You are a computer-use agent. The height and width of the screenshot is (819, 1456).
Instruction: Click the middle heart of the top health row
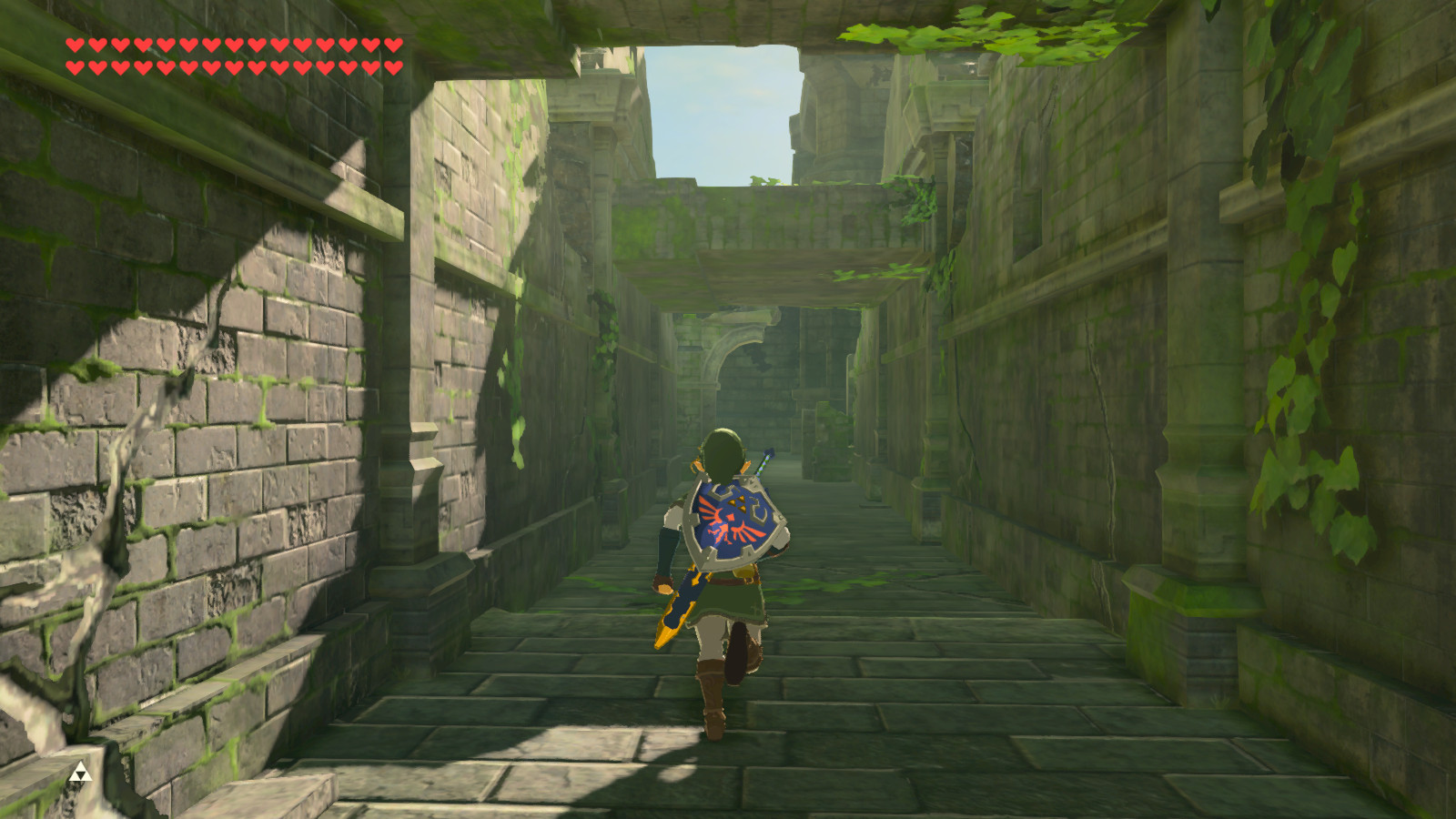tap(233, 45)
